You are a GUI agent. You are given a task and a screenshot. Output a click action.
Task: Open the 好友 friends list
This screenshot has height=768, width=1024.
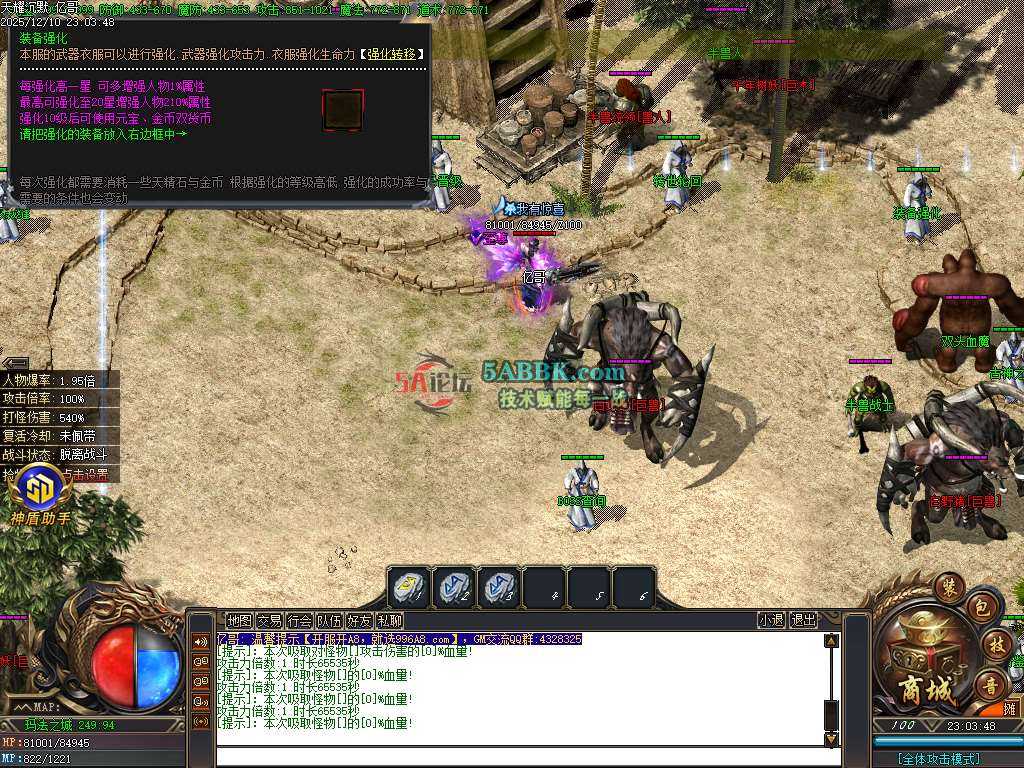click(x=359, y=620)
